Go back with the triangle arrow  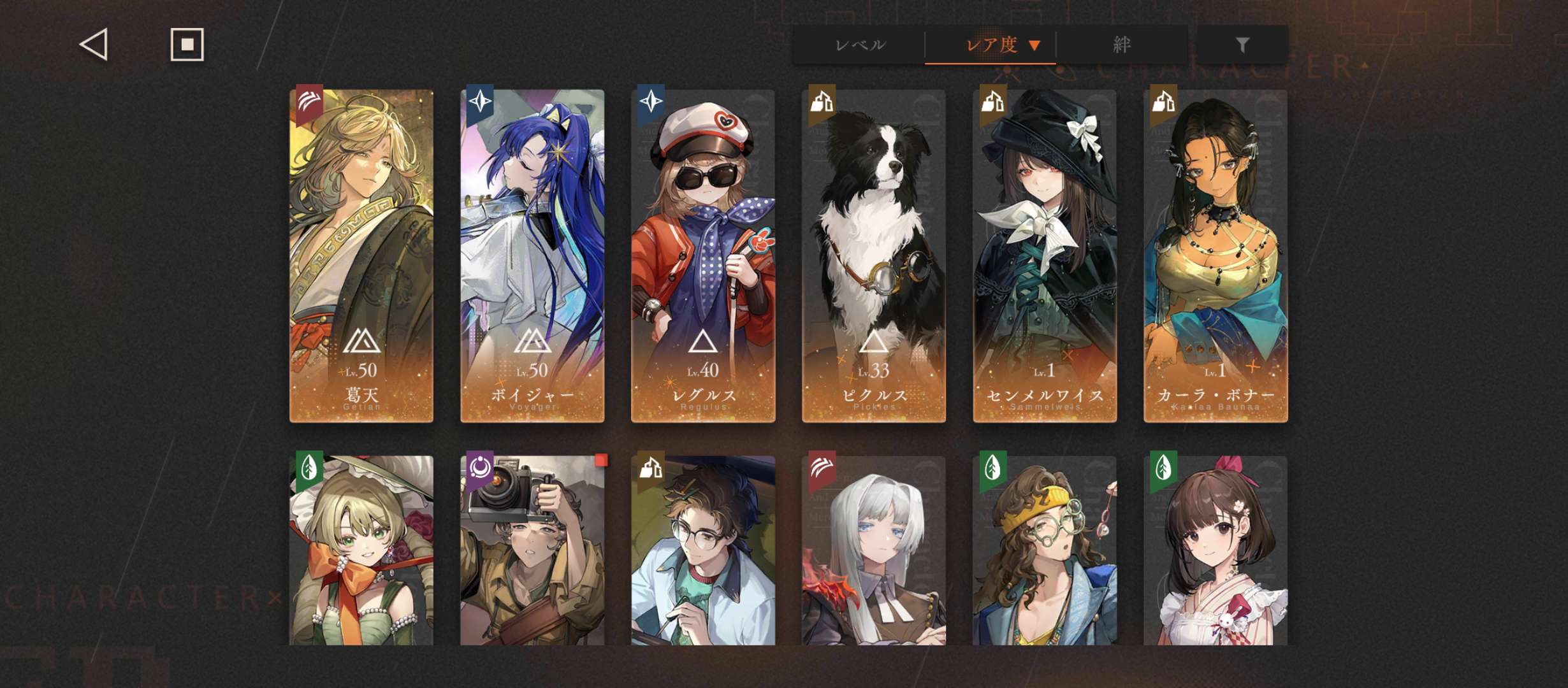pos(94,45)
